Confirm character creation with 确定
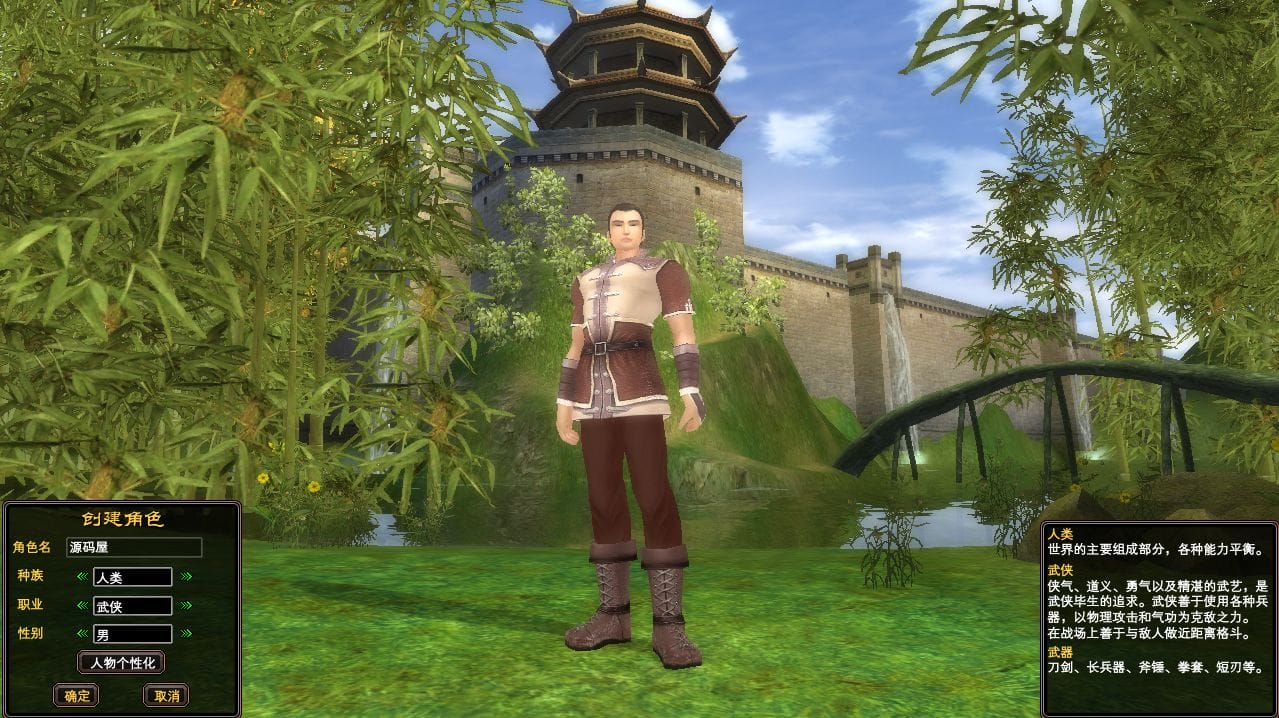 [x=77, y=695]
